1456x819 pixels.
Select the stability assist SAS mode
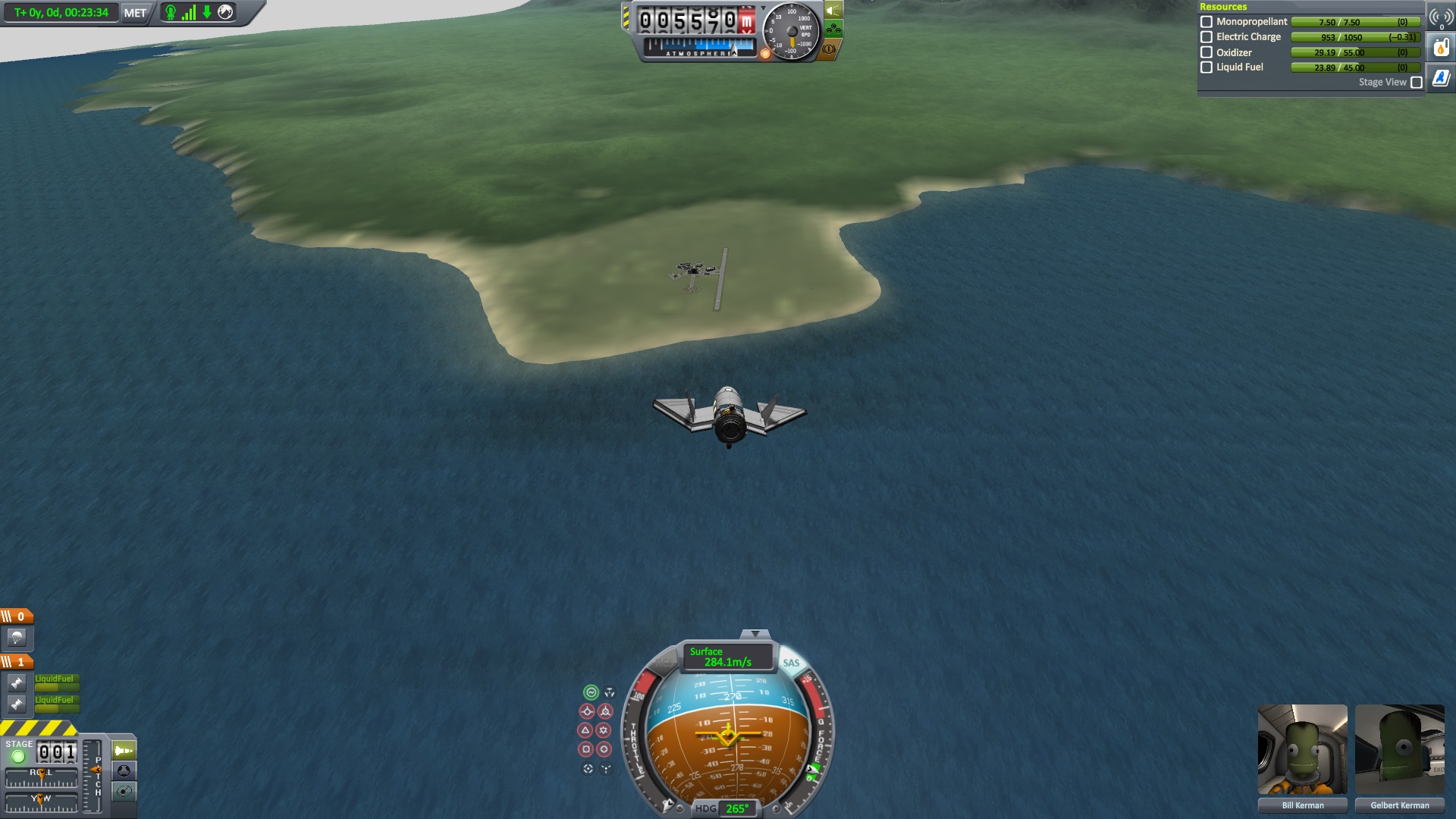point(591,692)
